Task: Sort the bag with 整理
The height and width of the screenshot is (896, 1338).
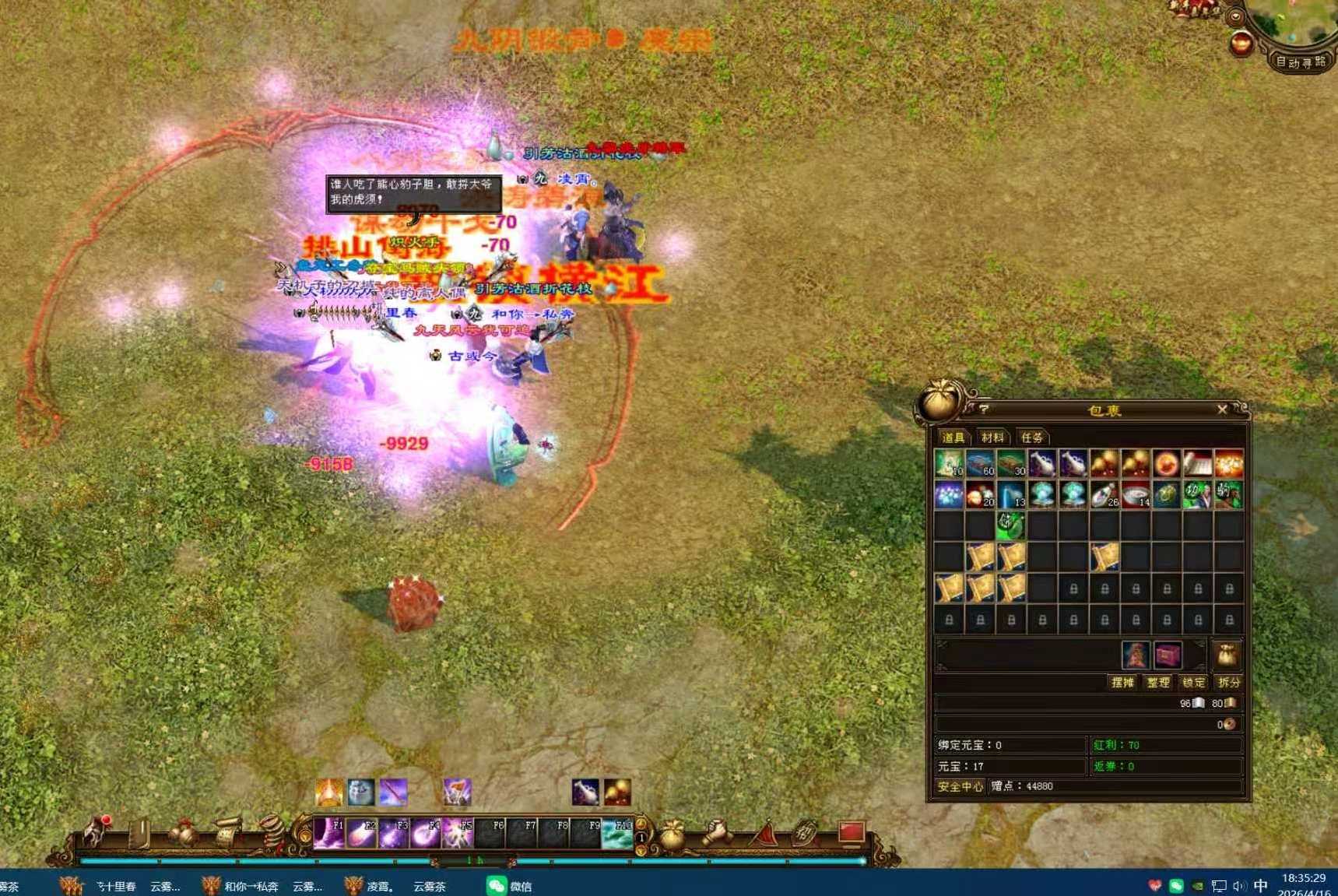Action: click(x=1158, y=683)
